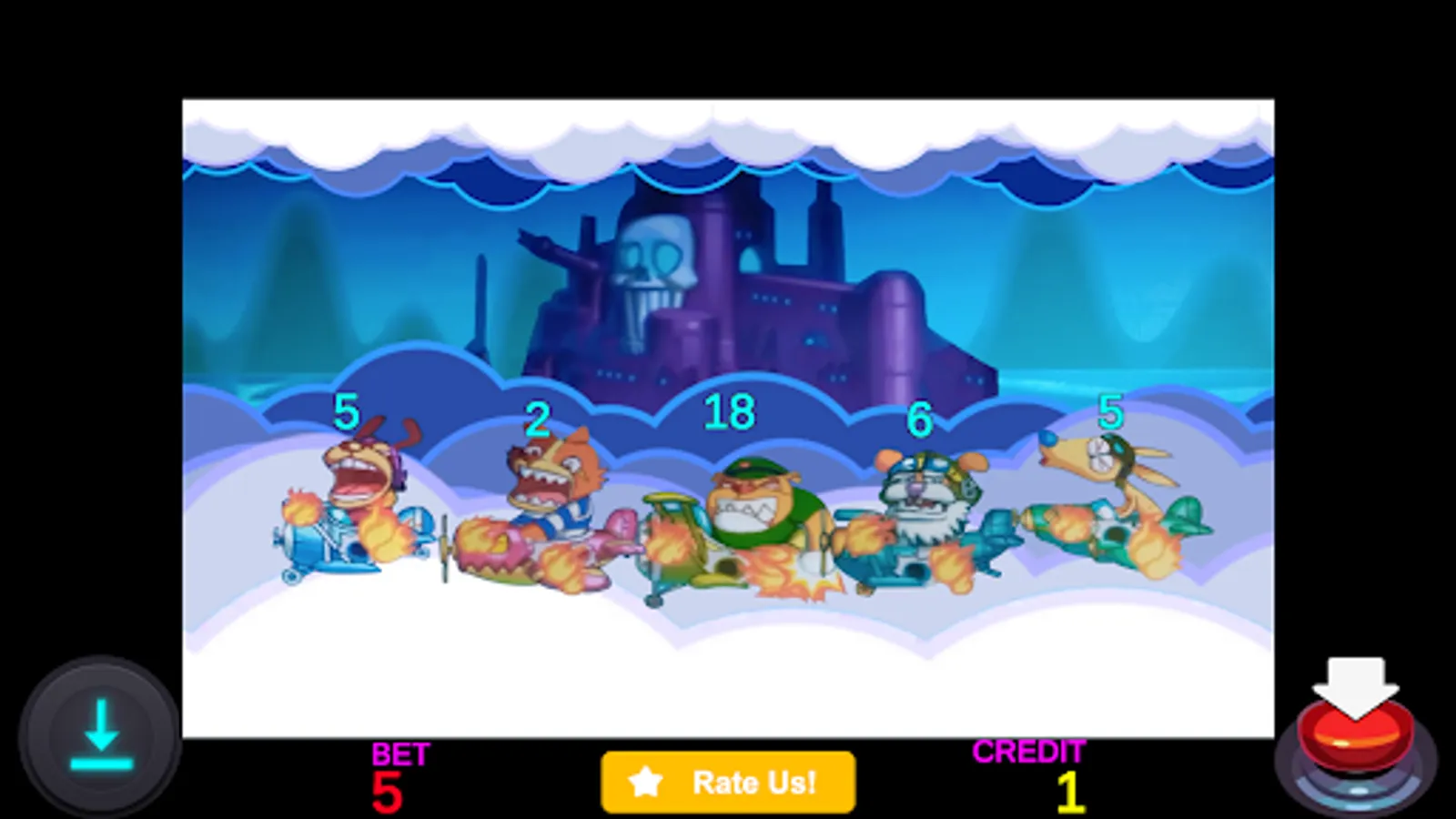This screenshot has width=1456, height=819.
Task: Tap the number 5 above the dog
Action: point(347,411)
